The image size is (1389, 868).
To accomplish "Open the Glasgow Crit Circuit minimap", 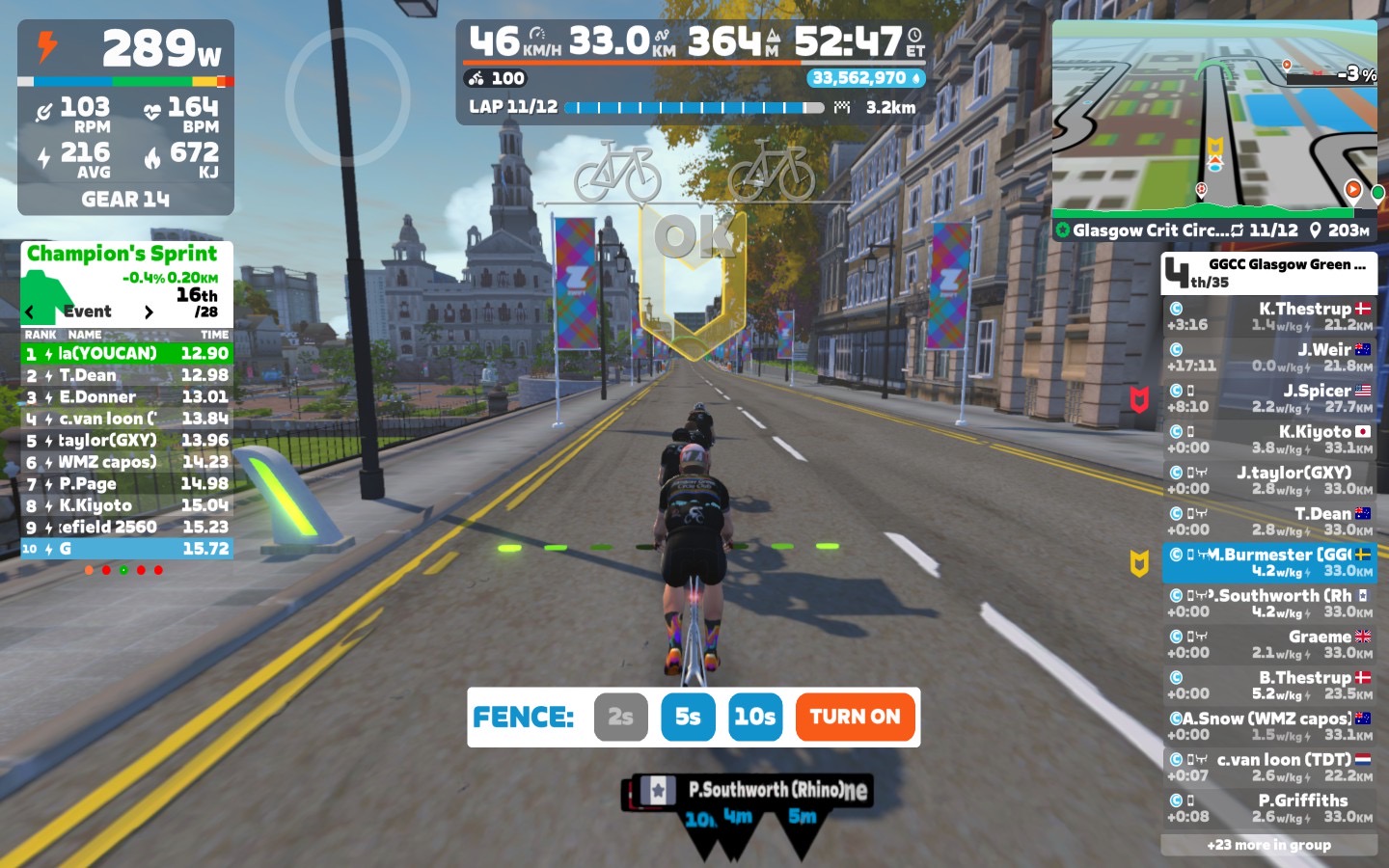I will 1214,125.
